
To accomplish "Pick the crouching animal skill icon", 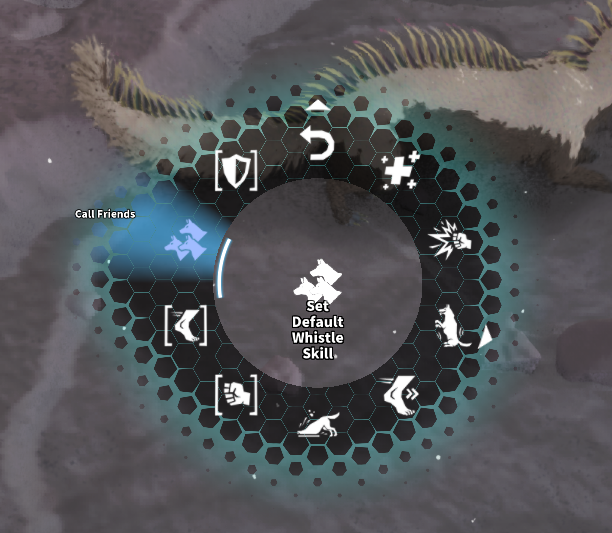I will pos(318,426).
